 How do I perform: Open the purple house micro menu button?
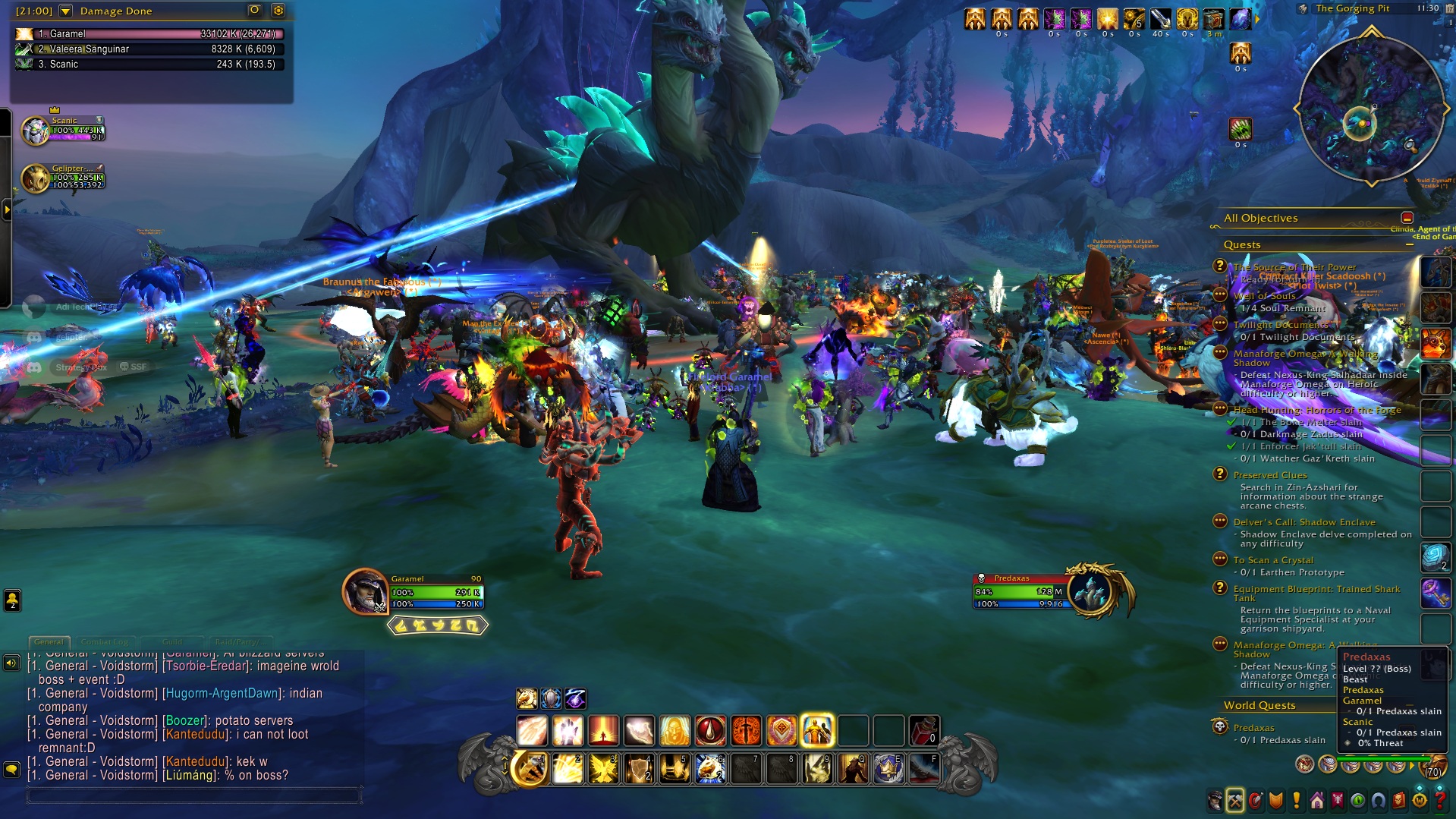coord(1317,800)
